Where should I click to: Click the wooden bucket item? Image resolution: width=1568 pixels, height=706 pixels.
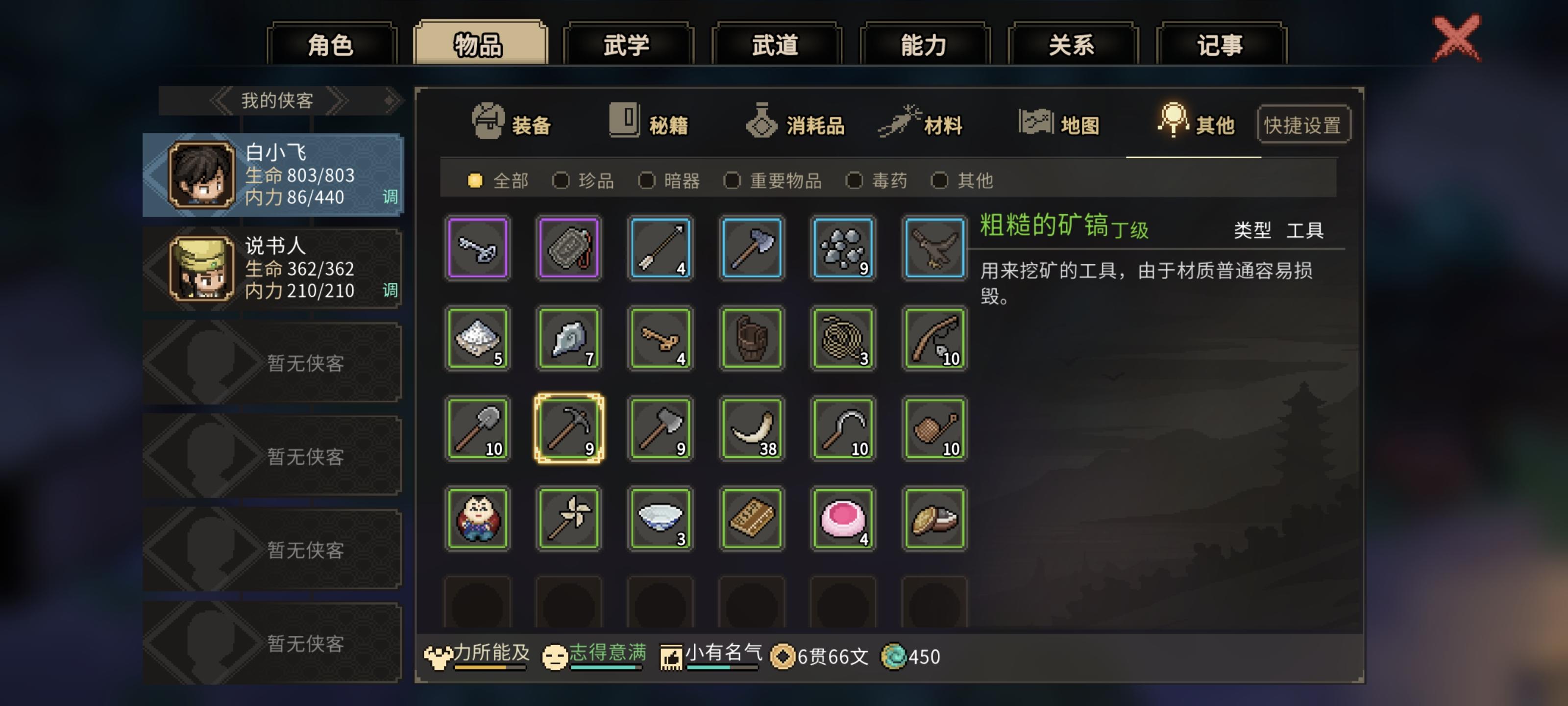752,339
